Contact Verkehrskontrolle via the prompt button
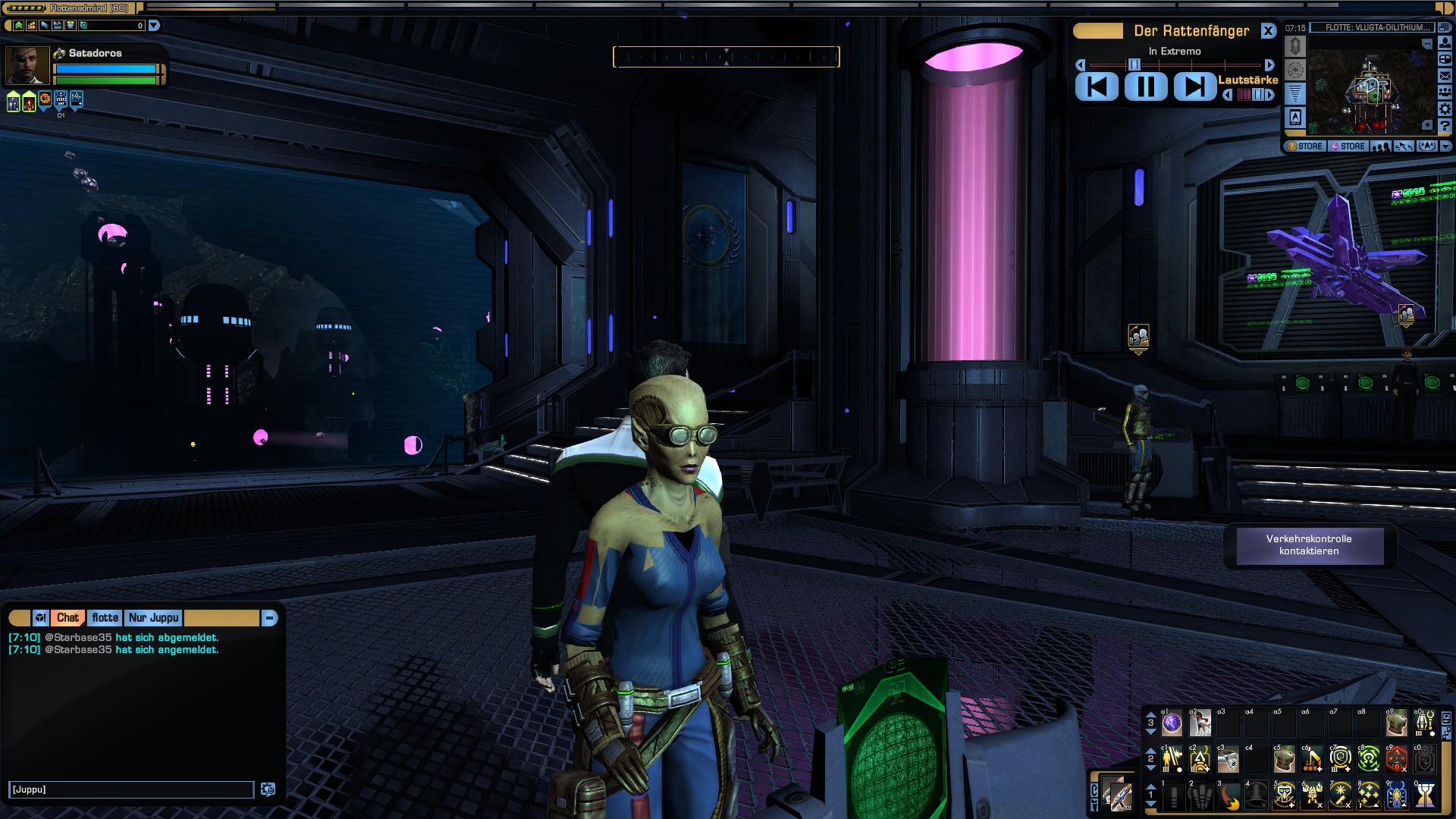This screenshot has width=1456, height=819. pos(1309,545)
